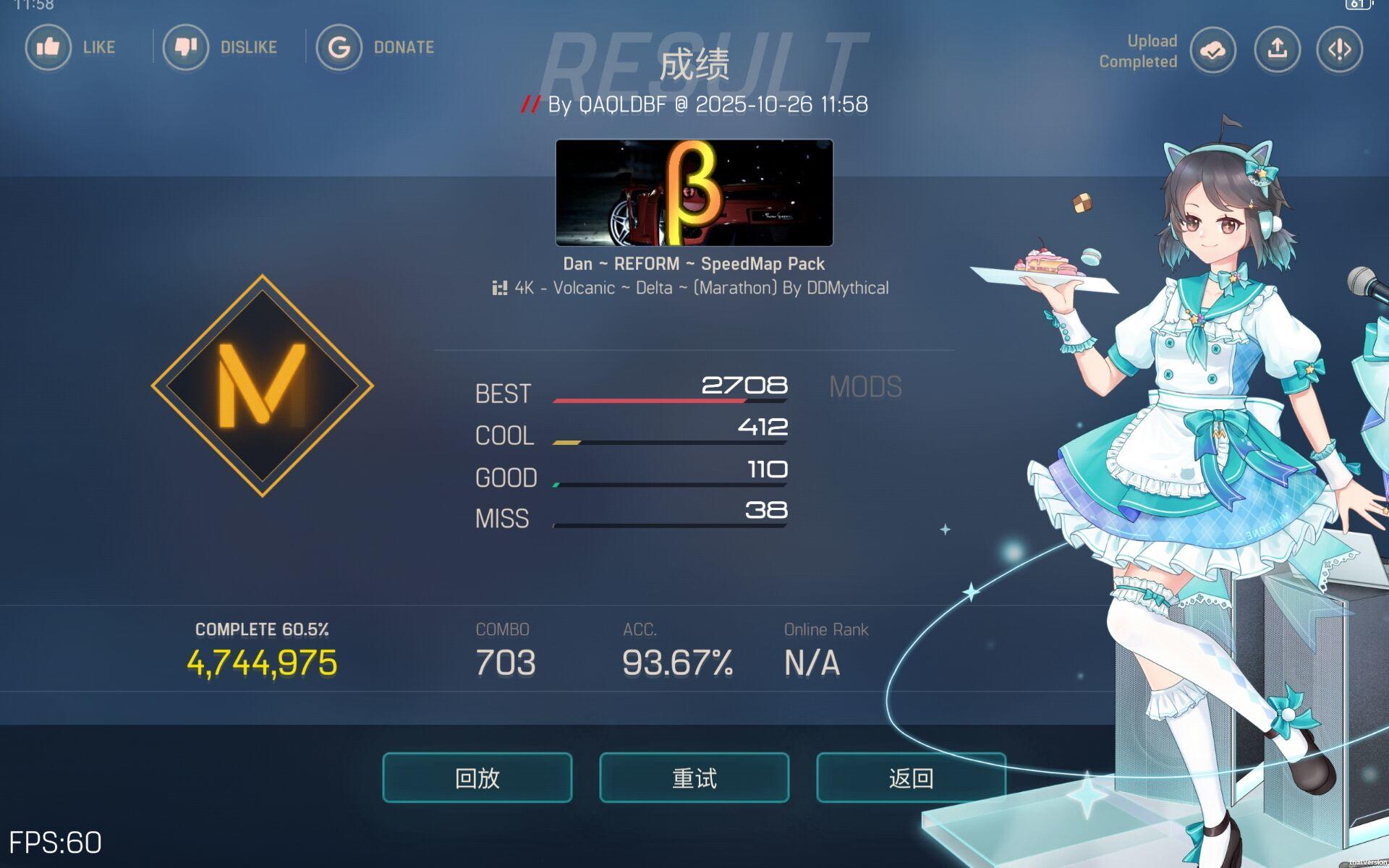Click the difficulty icon beside 4K label
Viewport: 1389px width, 868px height.
pos(500,287)
